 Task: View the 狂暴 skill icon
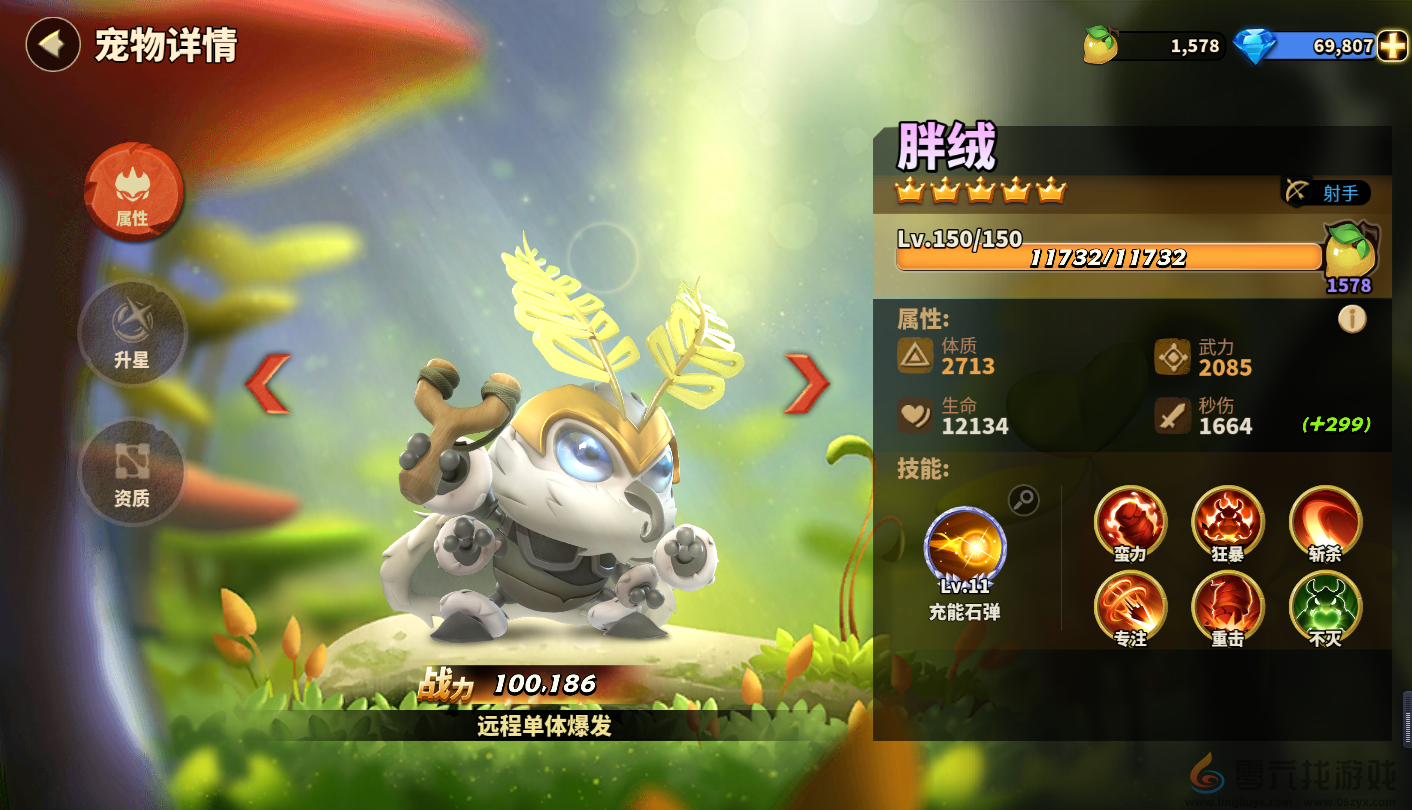pyautogui.click(x=1228, y=522)
